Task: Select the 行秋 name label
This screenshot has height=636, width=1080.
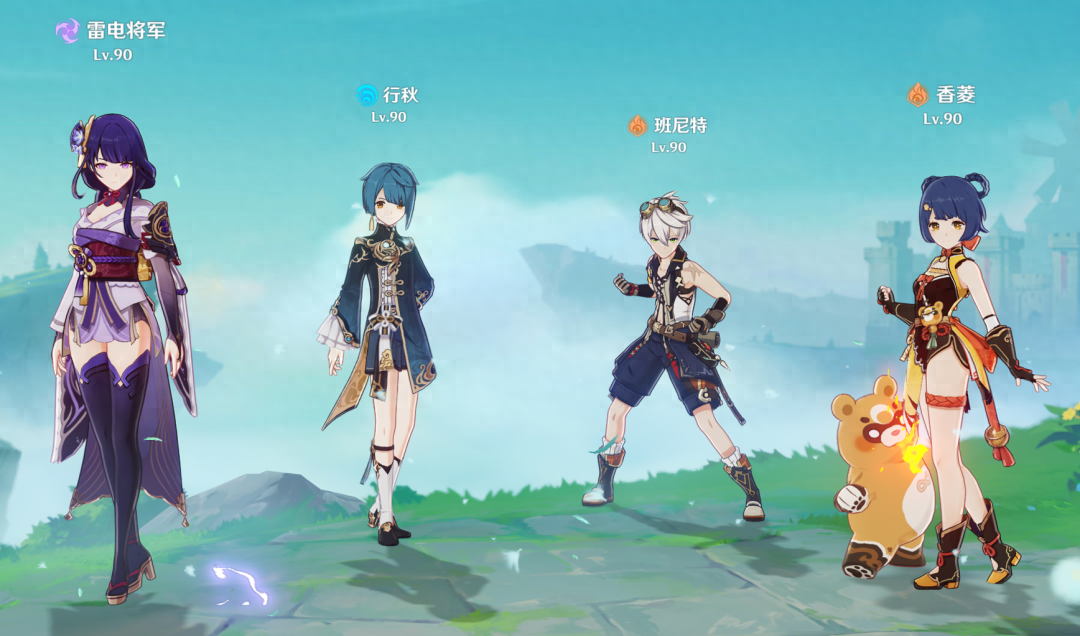Action: 400,96
